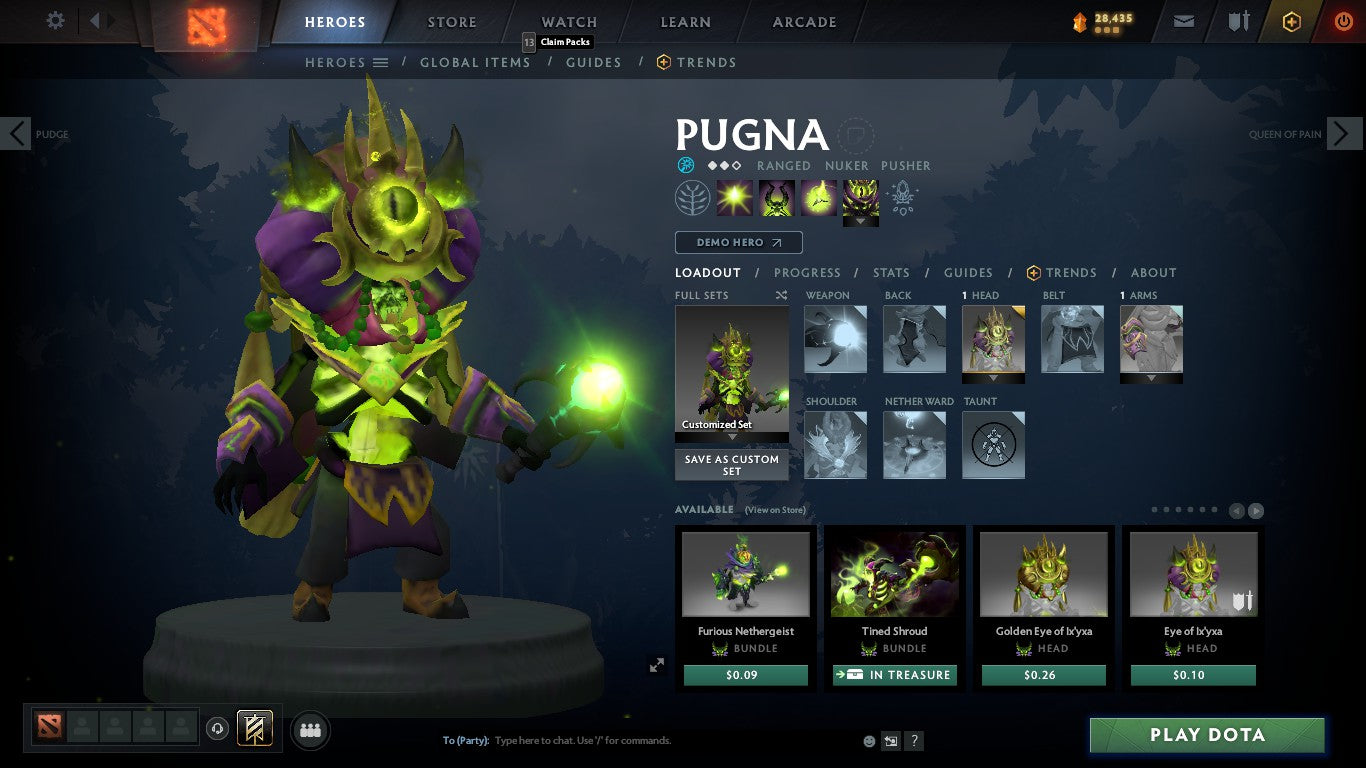1366x768 pixels.
Task: Open the party finder group icon
Action: pyautogui.click(x=310, y=730)
